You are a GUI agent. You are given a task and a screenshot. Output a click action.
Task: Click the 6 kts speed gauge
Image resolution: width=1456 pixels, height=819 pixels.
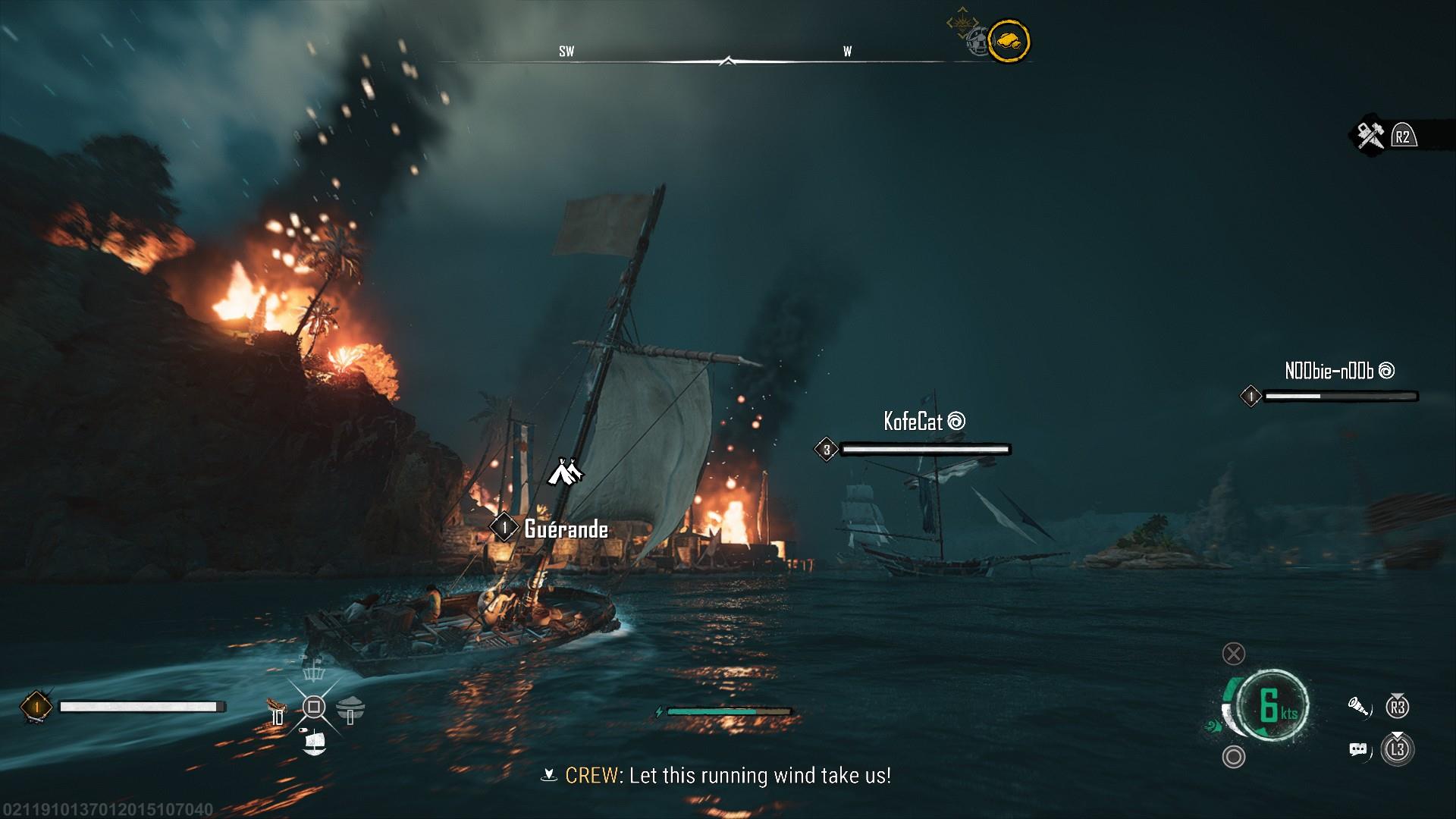click(x=1272, y=705)
